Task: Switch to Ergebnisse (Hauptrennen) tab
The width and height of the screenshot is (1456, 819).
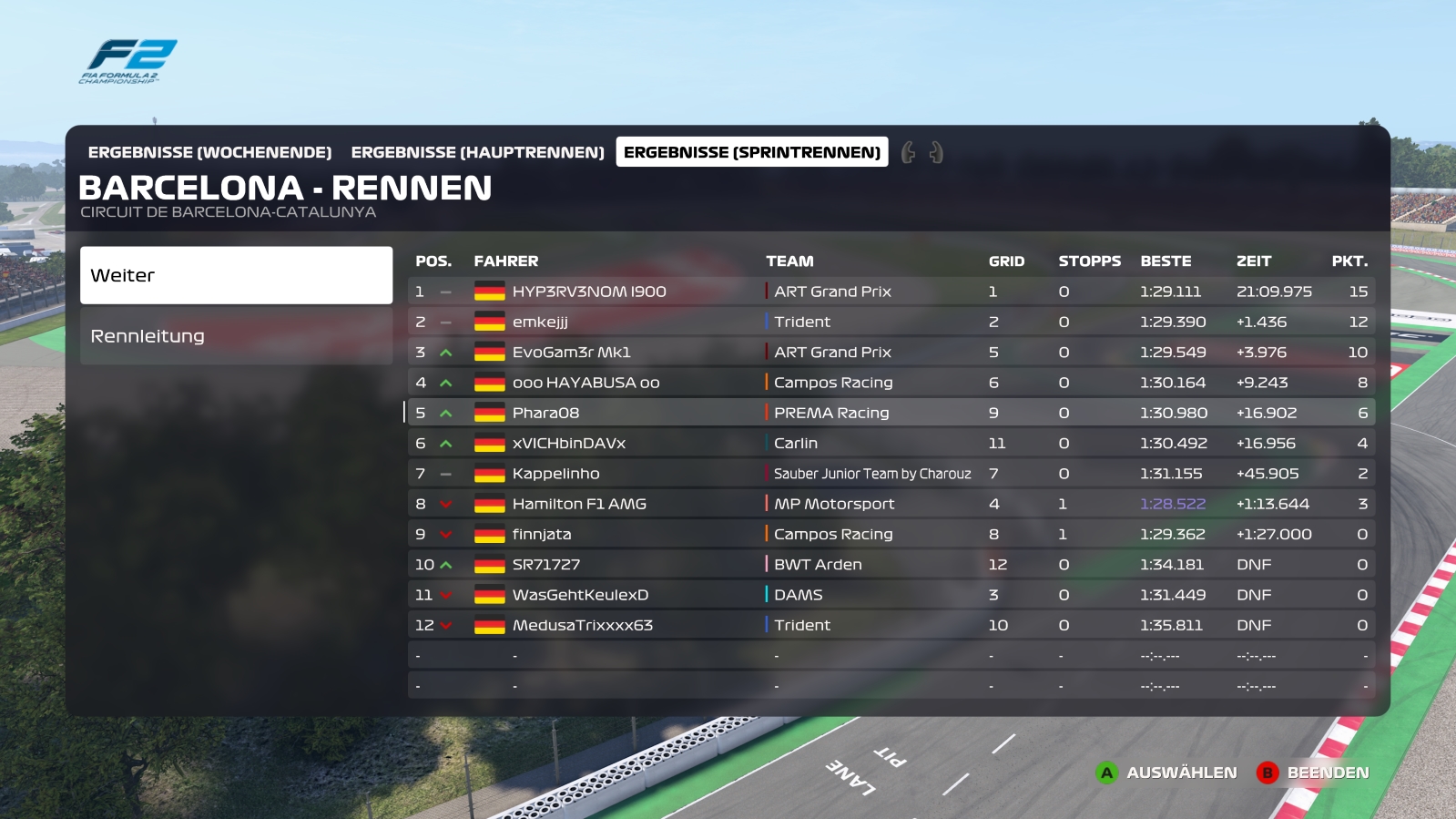Action: [477, 152]
